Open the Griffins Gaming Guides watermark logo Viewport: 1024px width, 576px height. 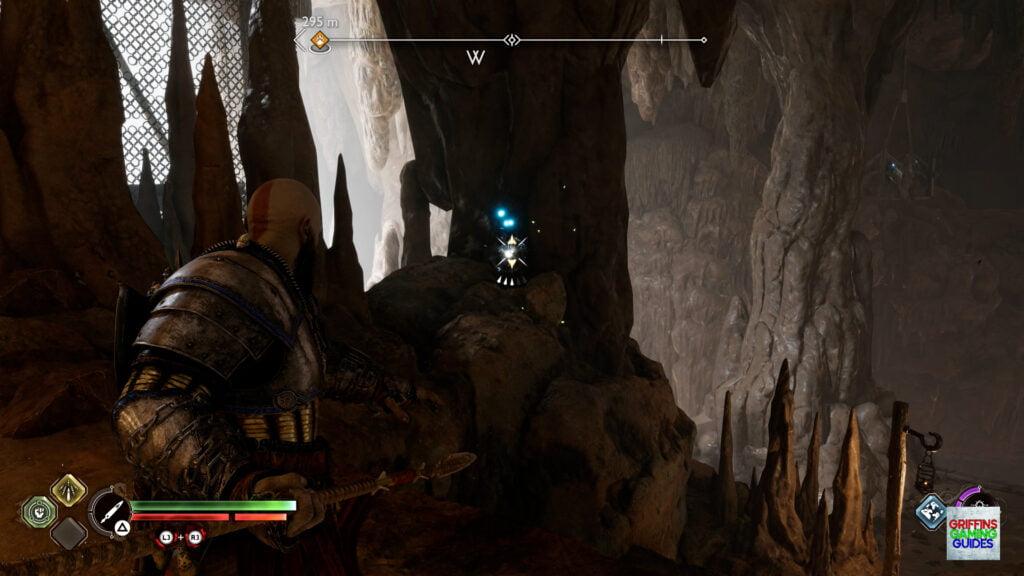[973, 532]
